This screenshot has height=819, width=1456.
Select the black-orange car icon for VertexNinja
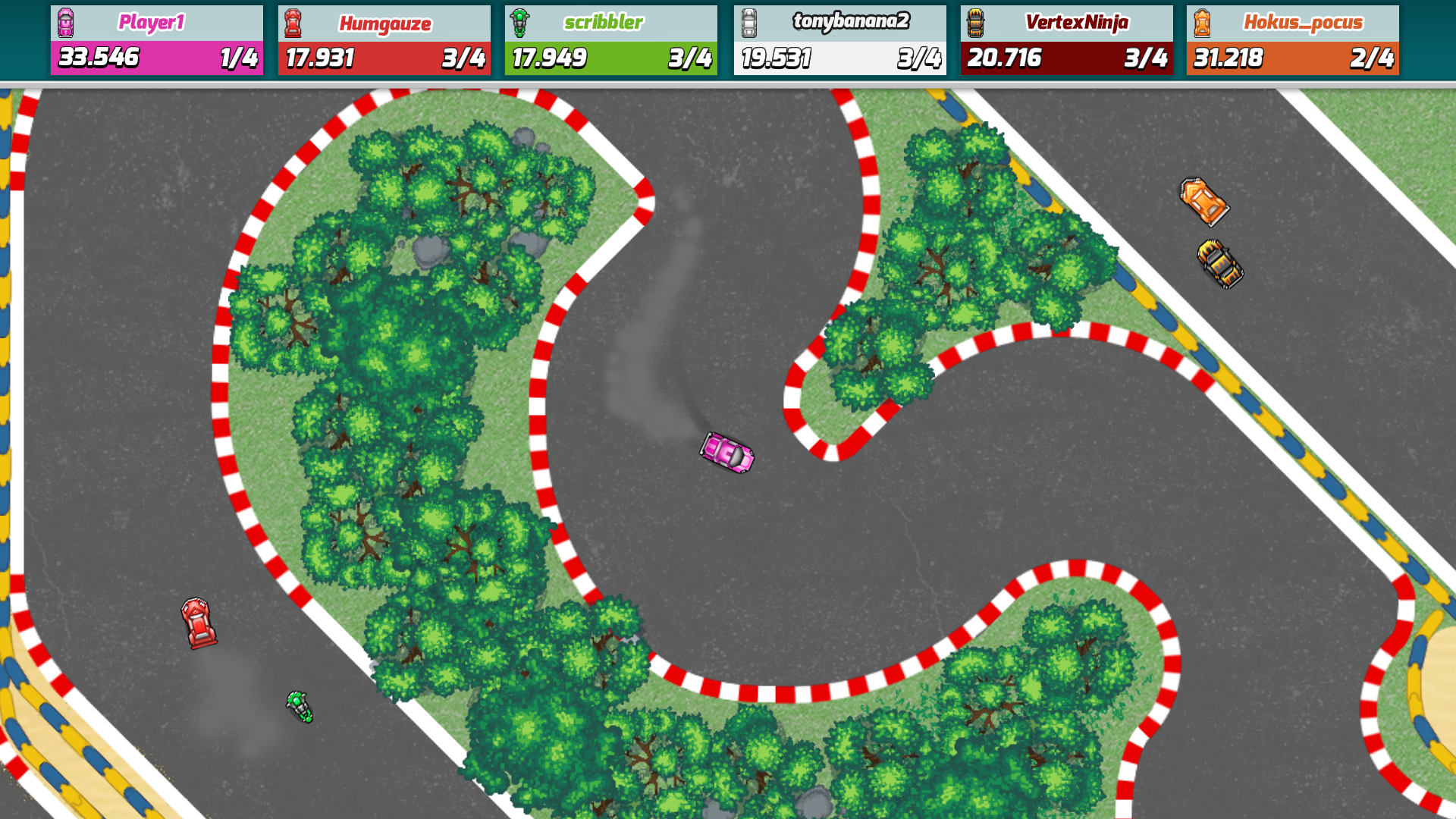tap(976, 22)
